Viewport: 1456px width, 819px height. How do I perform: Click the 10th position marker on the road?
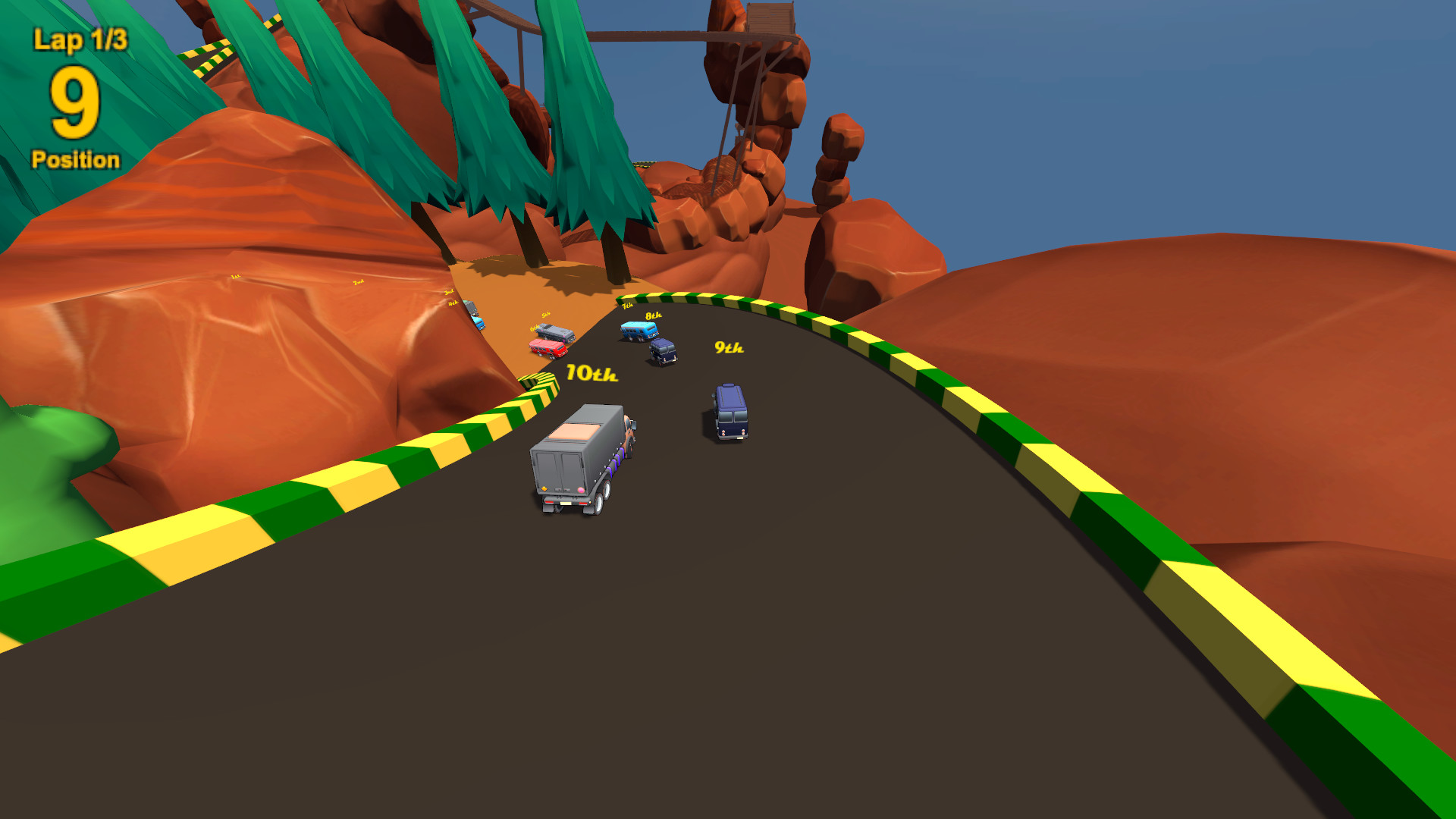pos(591,373)
